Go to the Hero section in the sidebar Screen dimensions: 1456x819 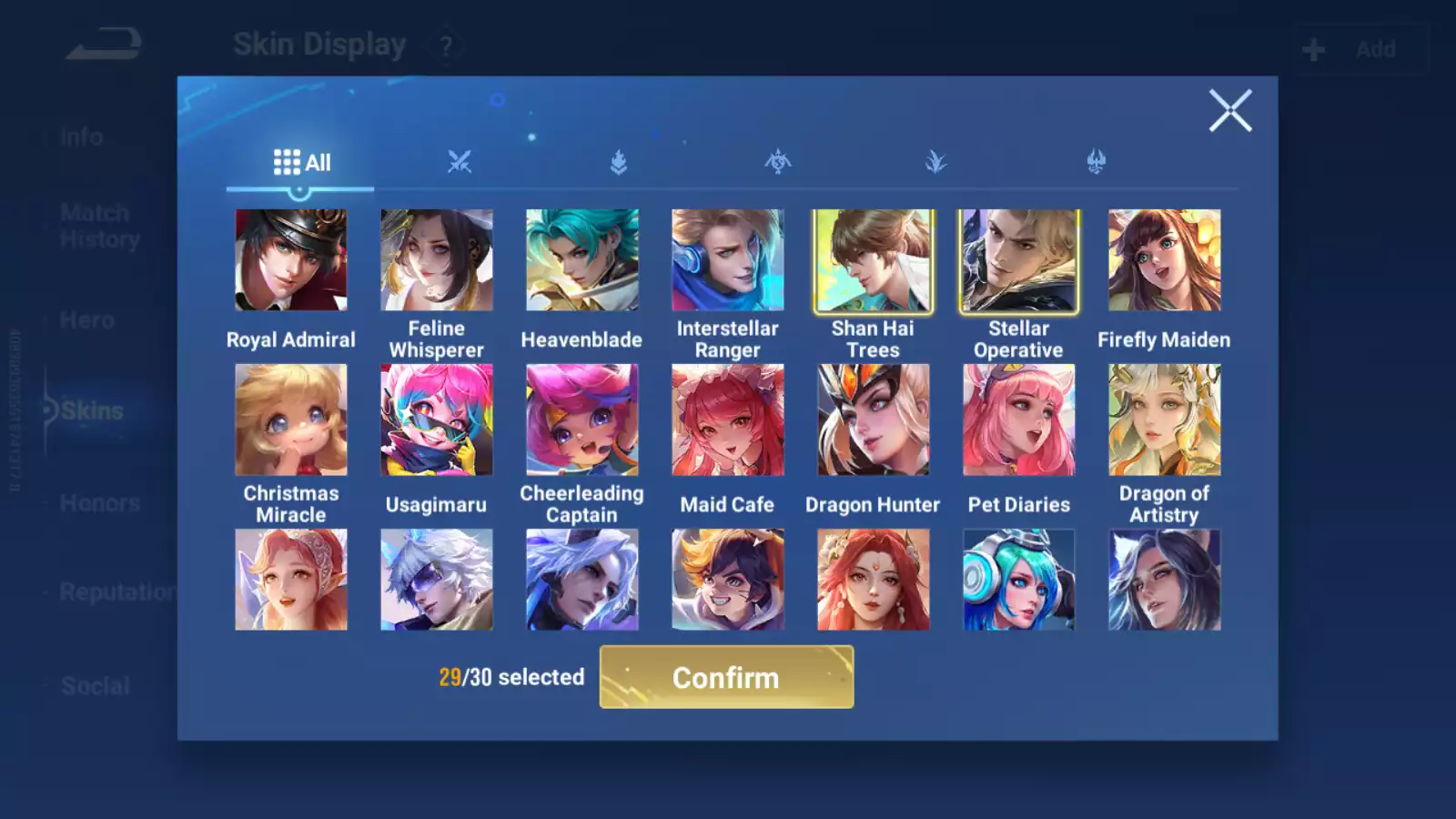[87, 320]
